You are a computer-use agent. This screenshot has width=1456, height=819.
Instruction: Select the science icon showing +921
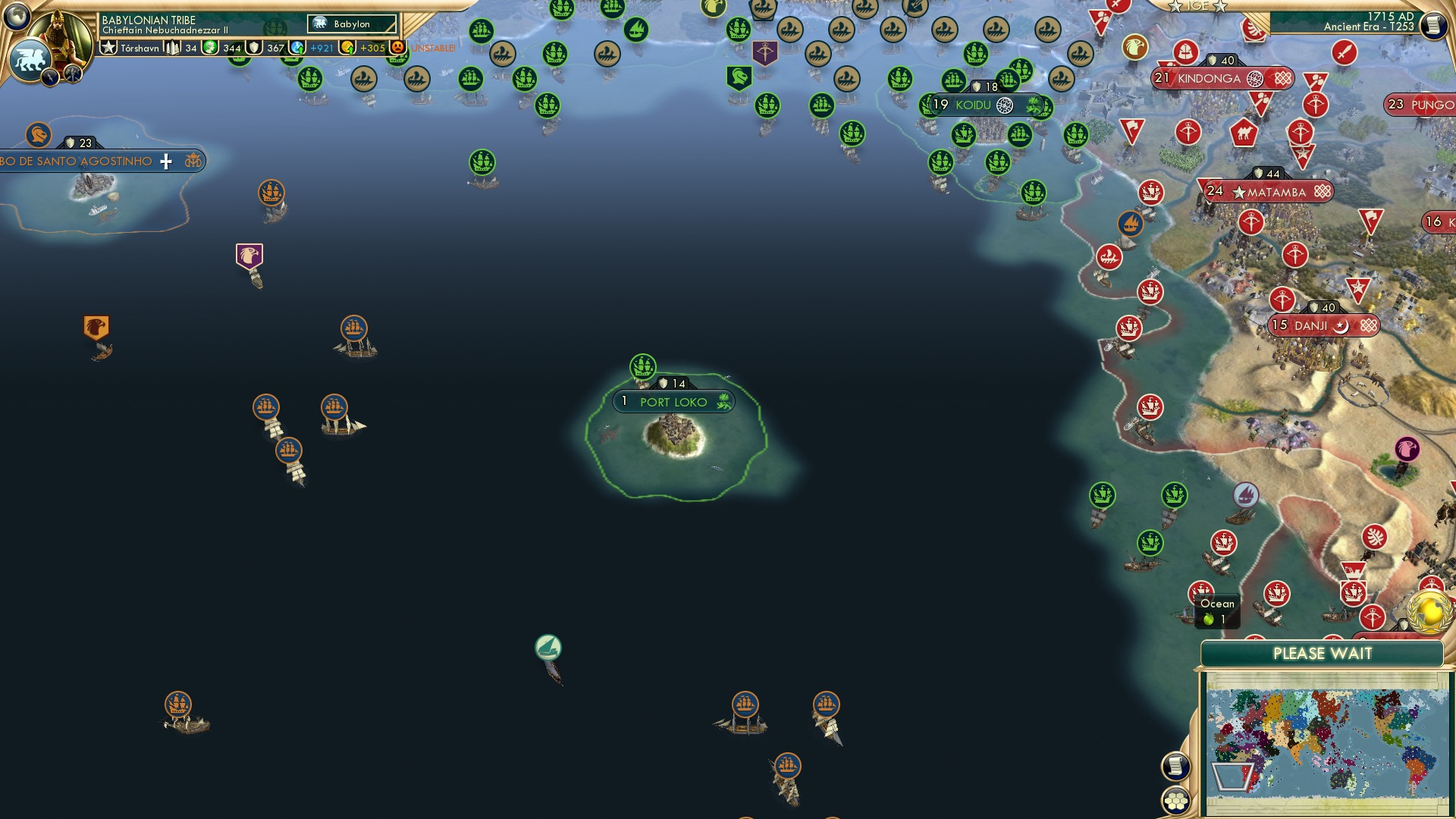coord(297,46)
